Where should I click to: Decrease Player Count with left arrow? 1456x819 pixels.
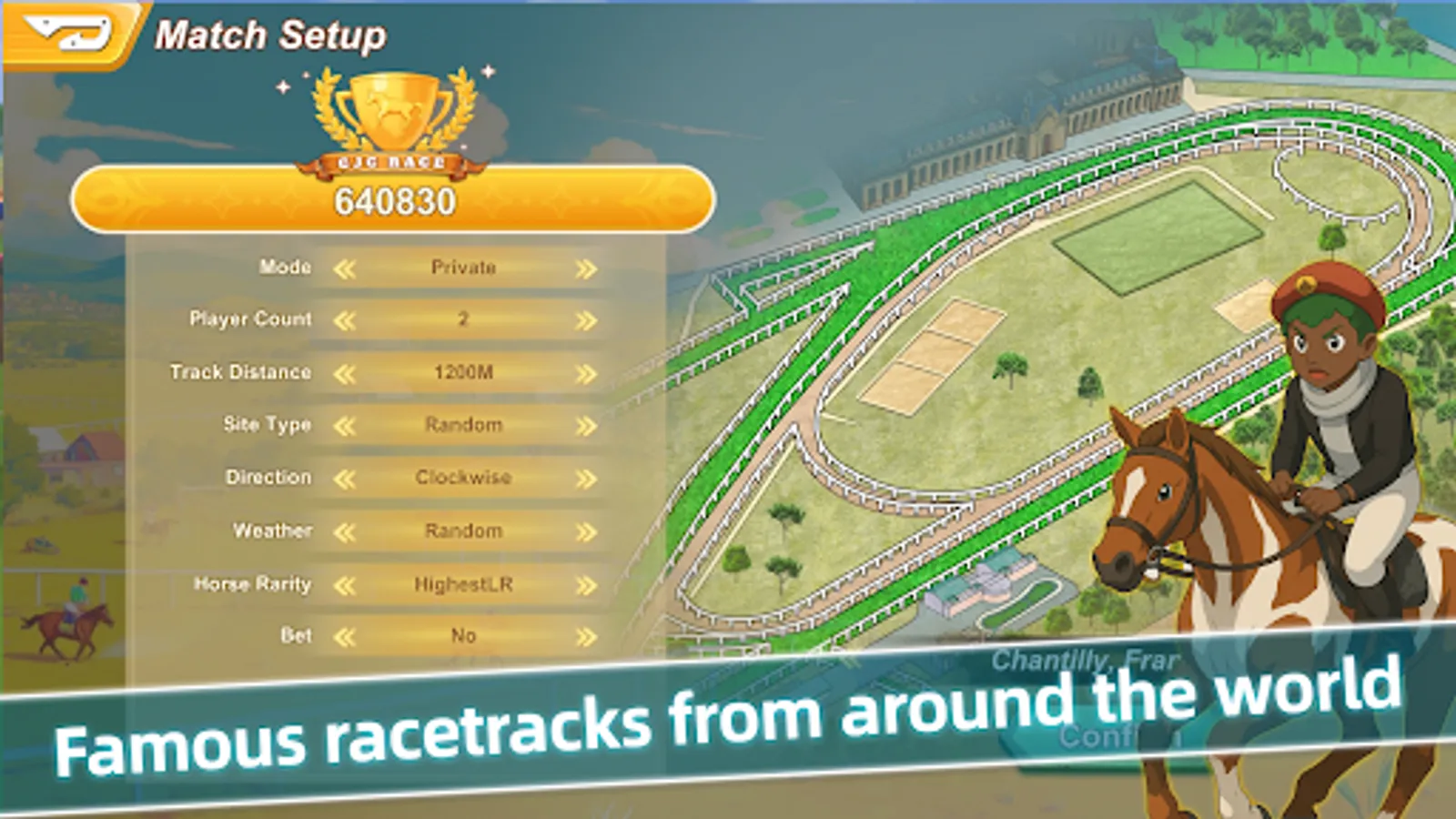click(x=348, y=319)
